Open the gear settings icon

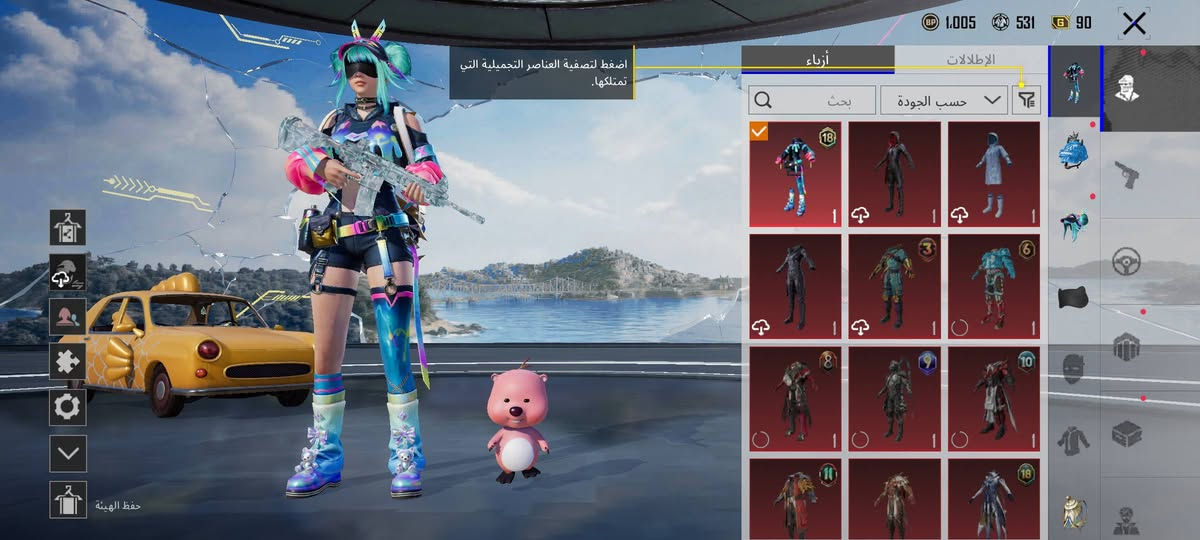[68, 407]
